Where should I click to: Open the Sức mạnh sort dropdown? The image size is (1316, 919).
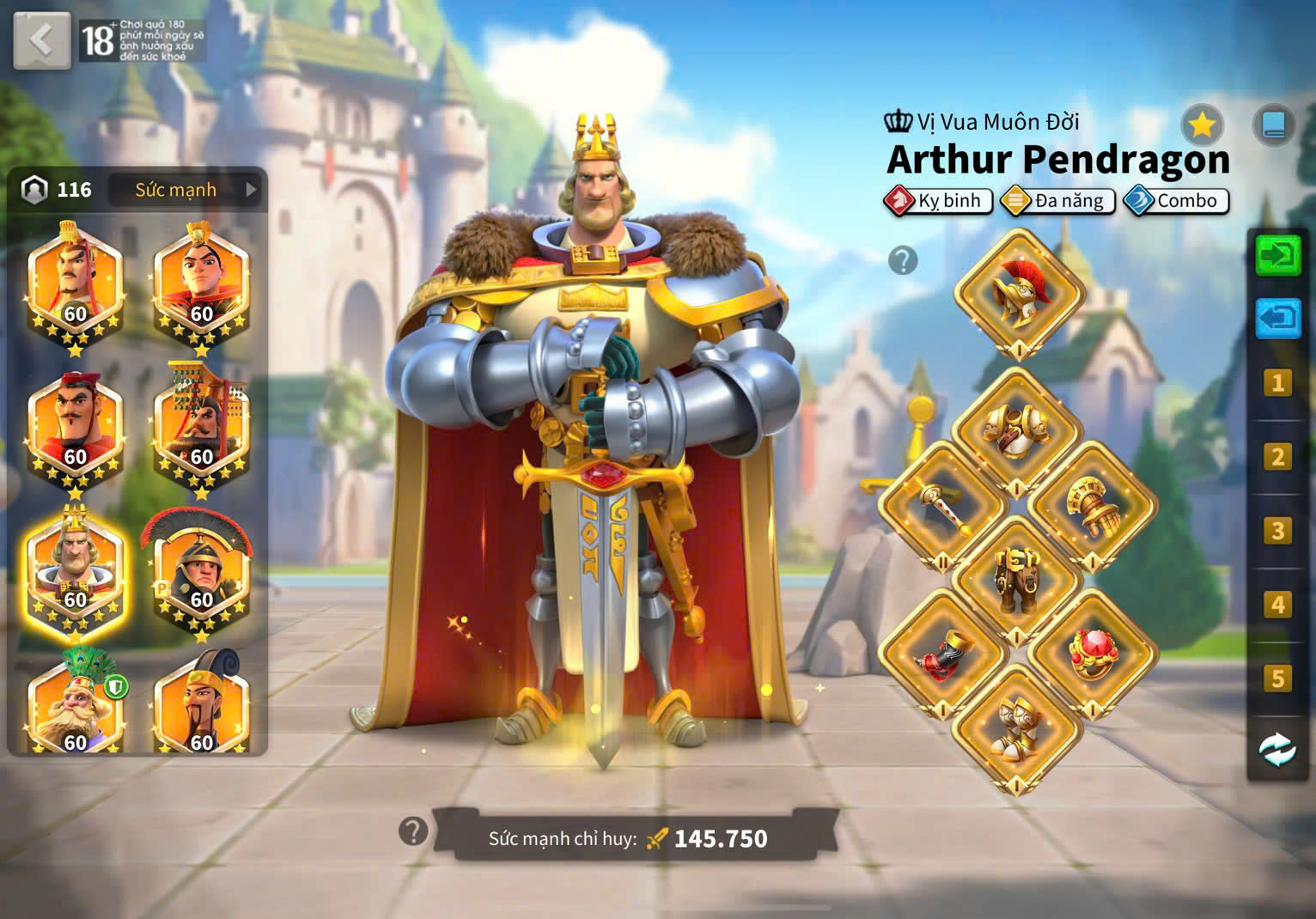(187, 190)
